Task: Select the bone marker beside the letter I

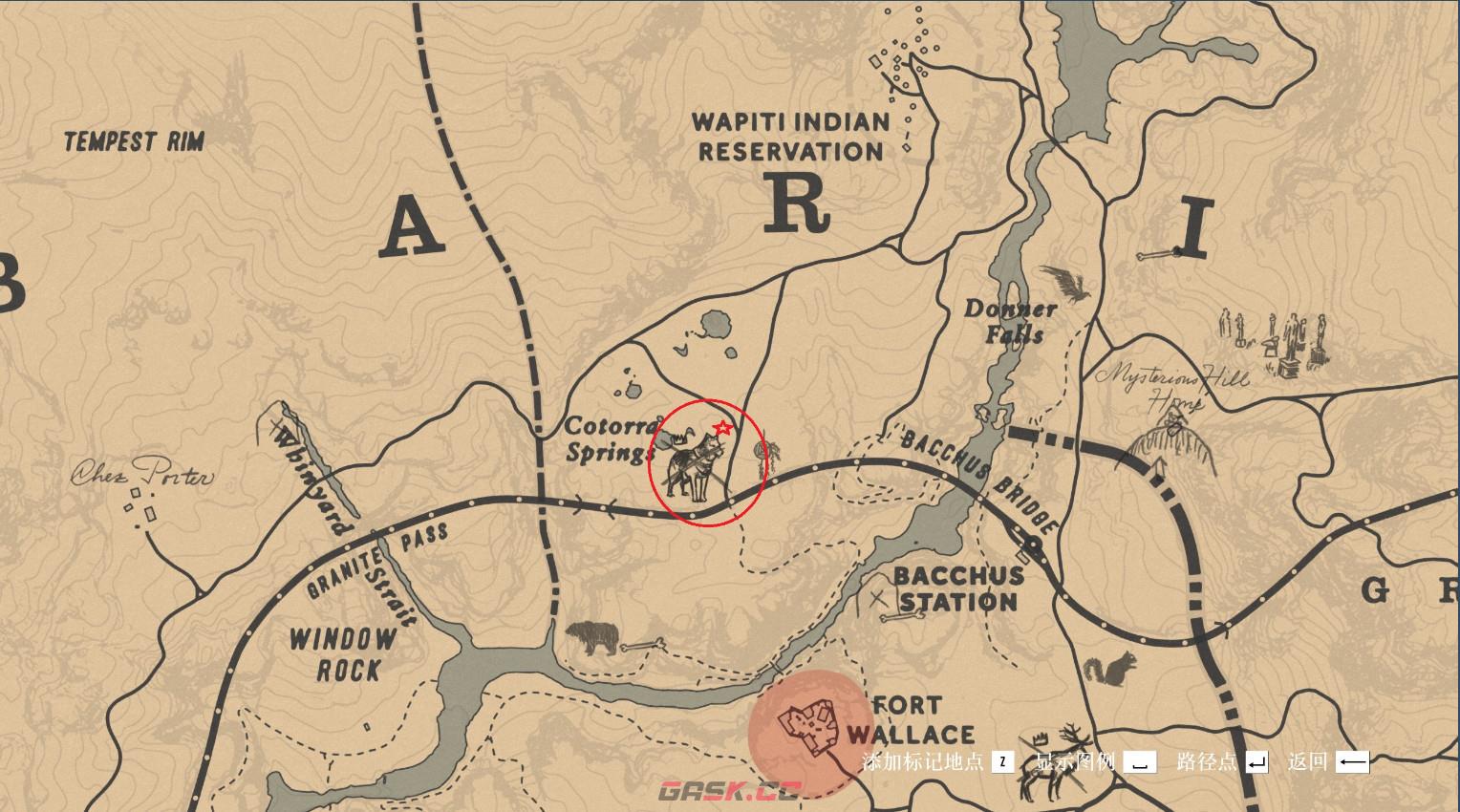Action: pos(1157,254)
